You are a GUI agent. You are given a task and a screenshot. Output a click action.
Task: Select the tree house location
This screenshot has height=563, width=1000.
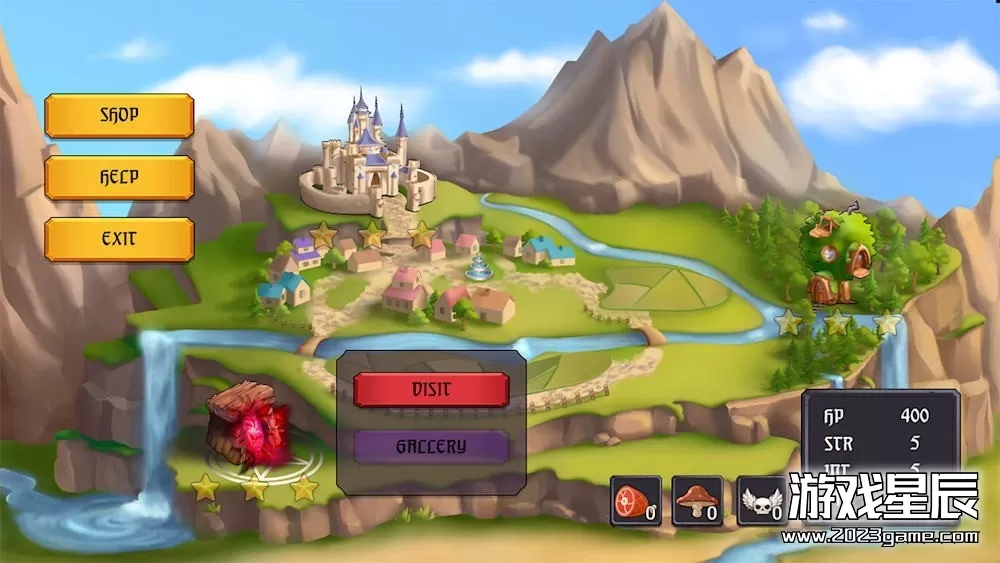[836, 258]
